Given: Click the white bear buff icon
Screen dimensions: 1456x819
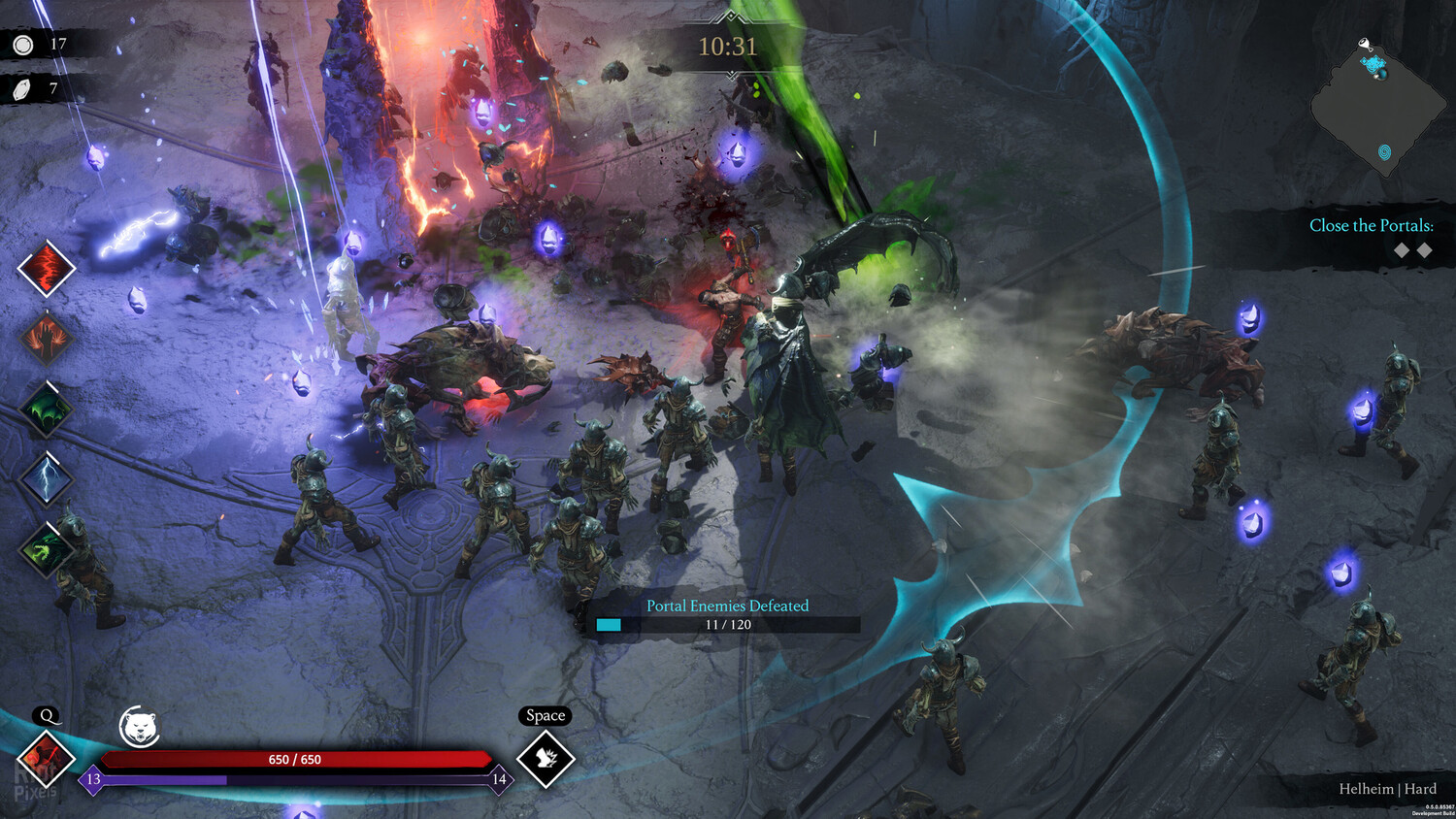Looking at the screenshot, I should 139,727.
